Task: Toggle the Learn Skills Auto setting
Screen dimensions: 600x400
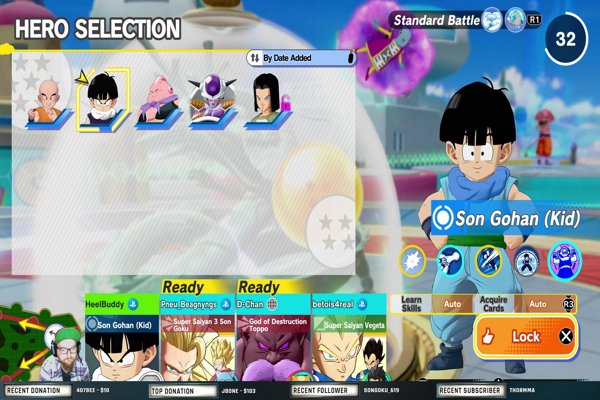Action: pyautogui.click(x=452, y=303)
